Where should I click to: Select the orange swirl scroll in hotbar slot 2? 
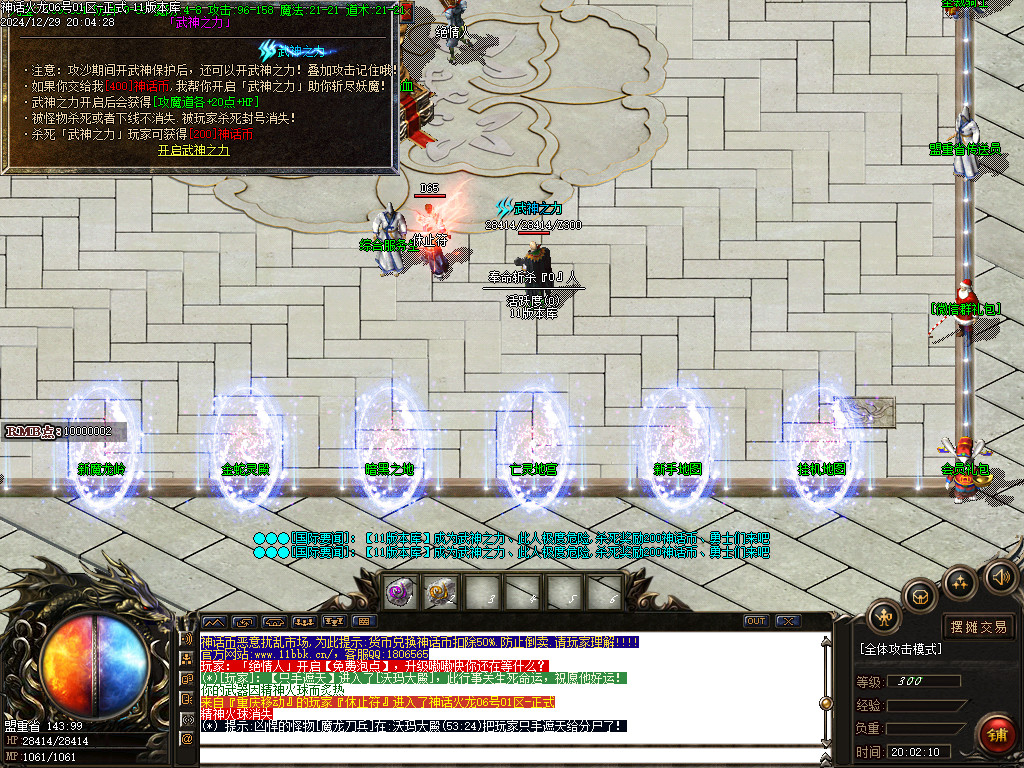click(x=441, y=592)
